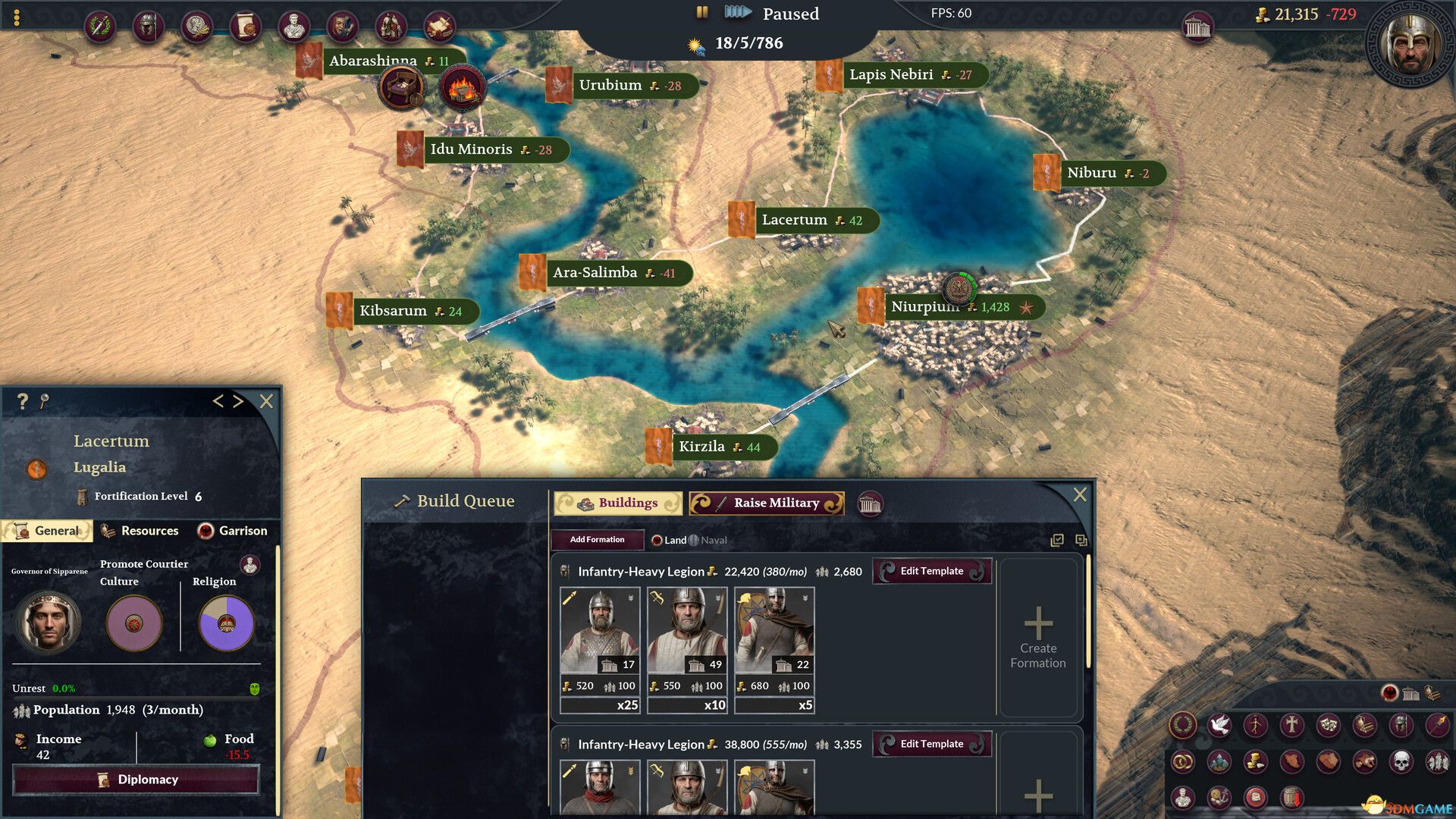Switch to culture map mode (theater masks icon)
This screenshot has height=819, width=1456.
point(1328,725)
